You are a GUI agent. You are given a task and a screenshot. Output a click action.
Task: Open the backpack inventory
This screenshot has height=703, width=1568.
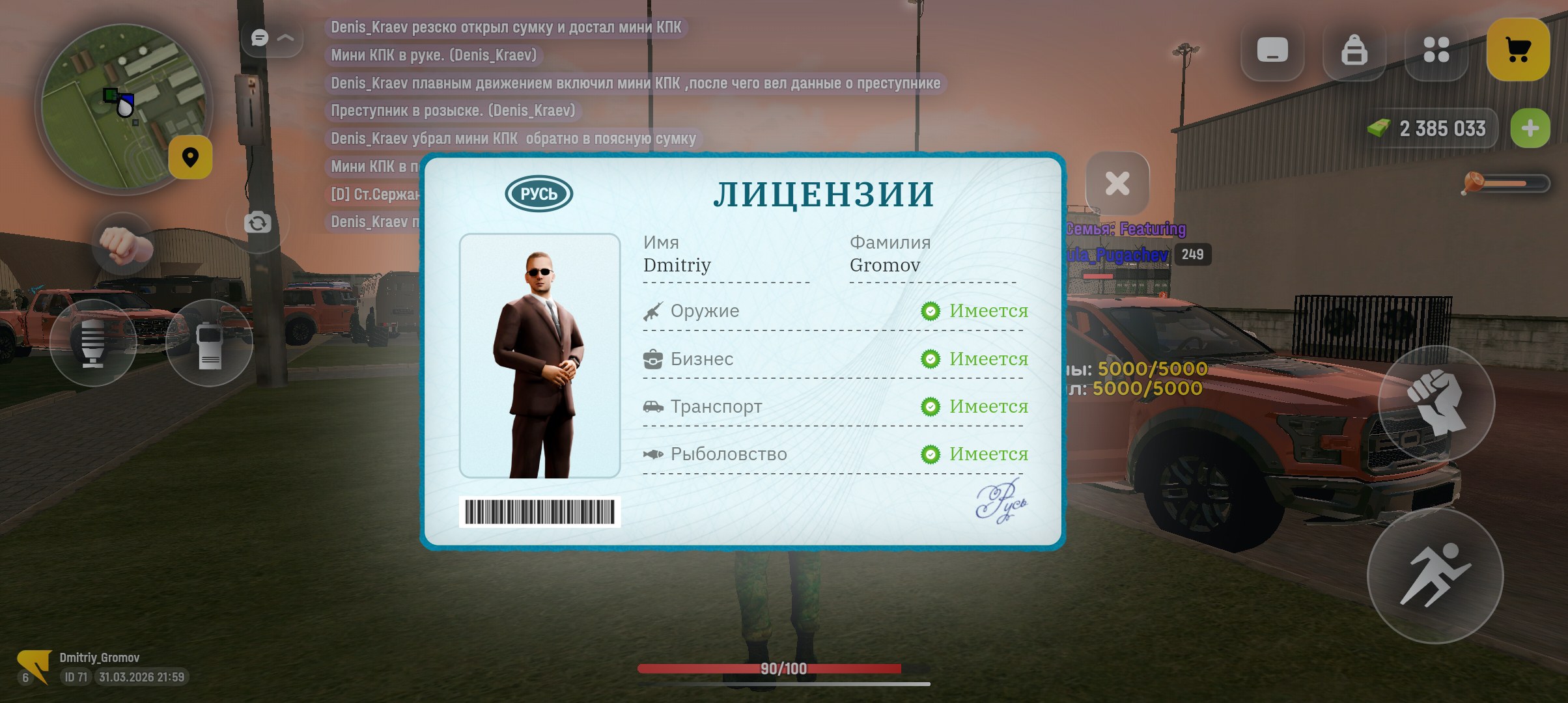[x=1354, y=49]
